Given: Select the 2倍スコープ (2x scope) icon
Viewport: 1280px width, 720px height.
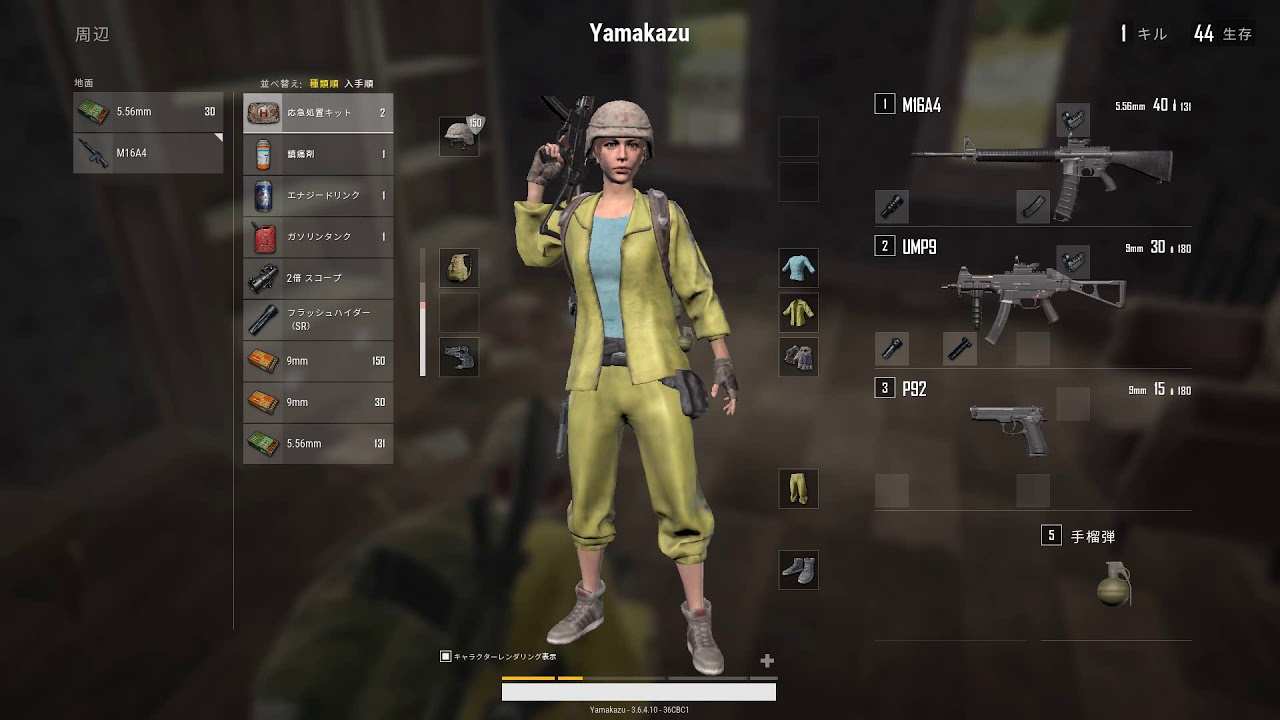Looking at the screenshot, I should [x=263, y=278].
